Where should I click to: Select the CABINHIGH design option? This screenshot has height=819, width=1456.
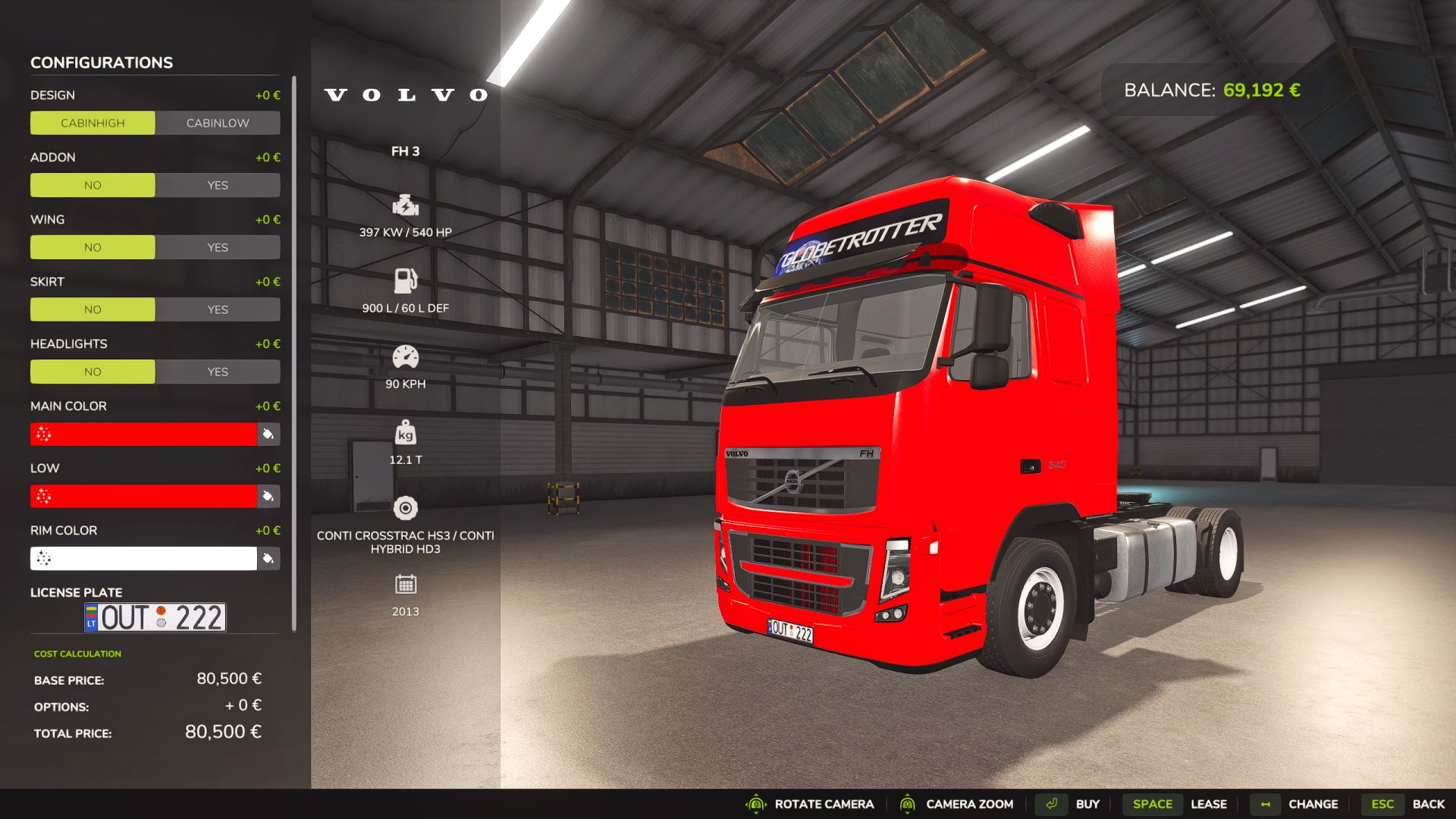point(93,123)
